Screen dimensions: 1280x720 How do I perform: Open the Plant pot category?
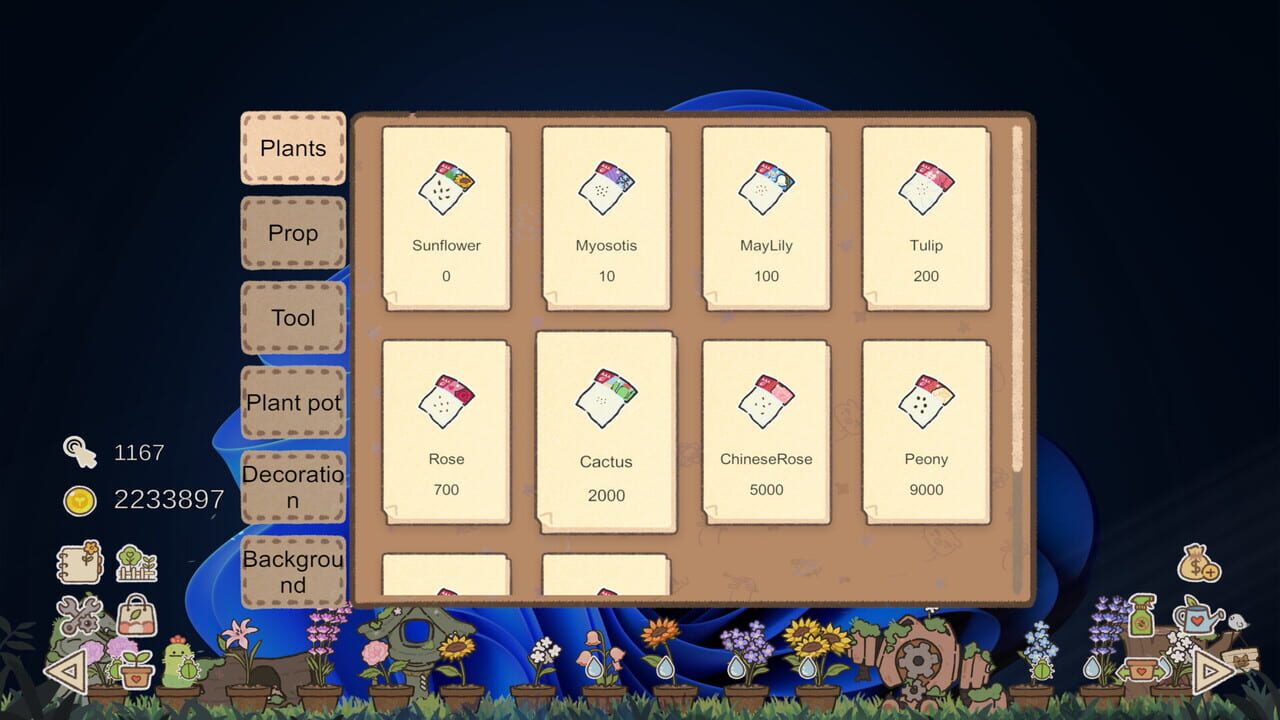(293, 402)
